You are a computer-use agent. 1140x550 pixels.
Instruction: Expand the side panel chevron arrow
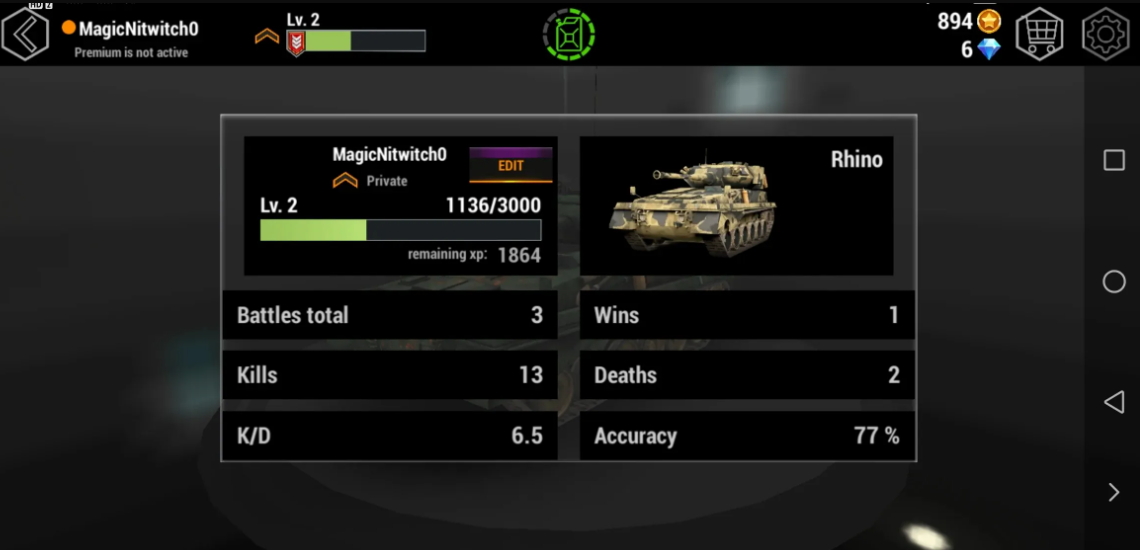[x=1114, y=491]
